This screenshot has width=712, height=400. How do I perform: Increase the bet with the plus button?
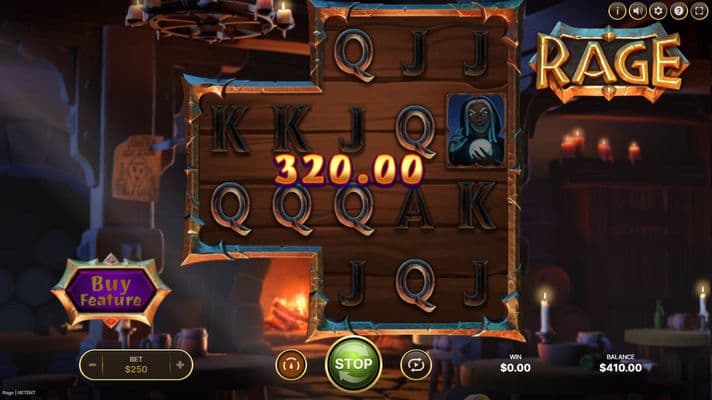point(180,365)
